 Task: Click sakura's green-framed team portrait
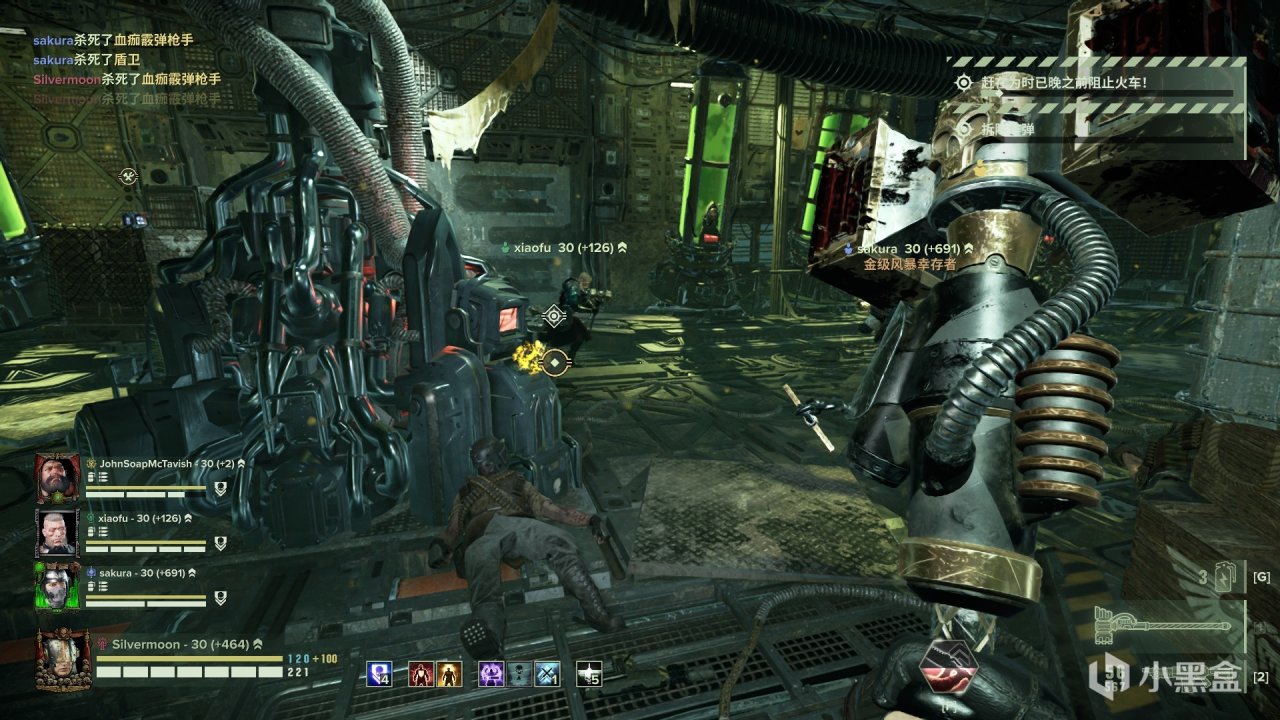tap(57, 587)
